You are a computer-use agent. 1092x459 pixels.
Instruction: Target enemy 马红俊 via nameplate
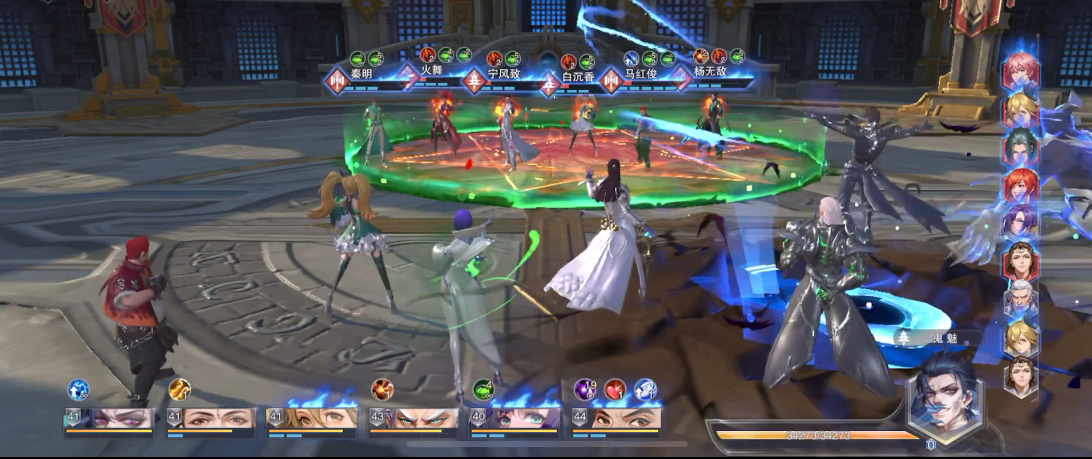pyautogui.click(x=643, y=73)
